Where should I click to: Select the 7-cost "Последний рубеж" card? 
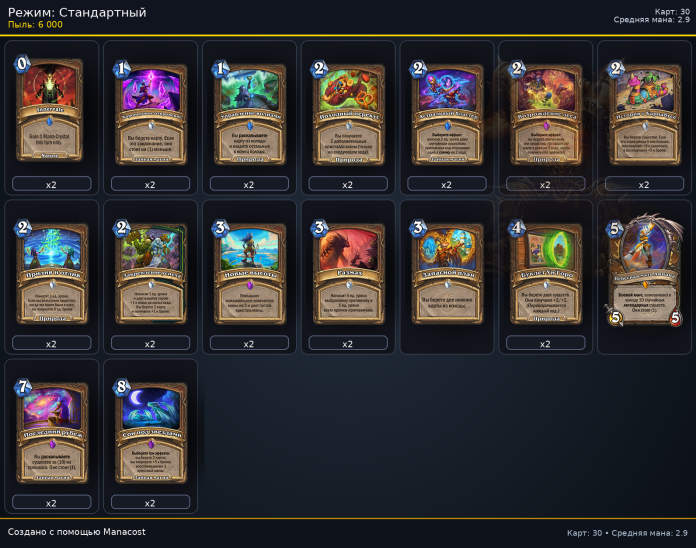[51, 428]
